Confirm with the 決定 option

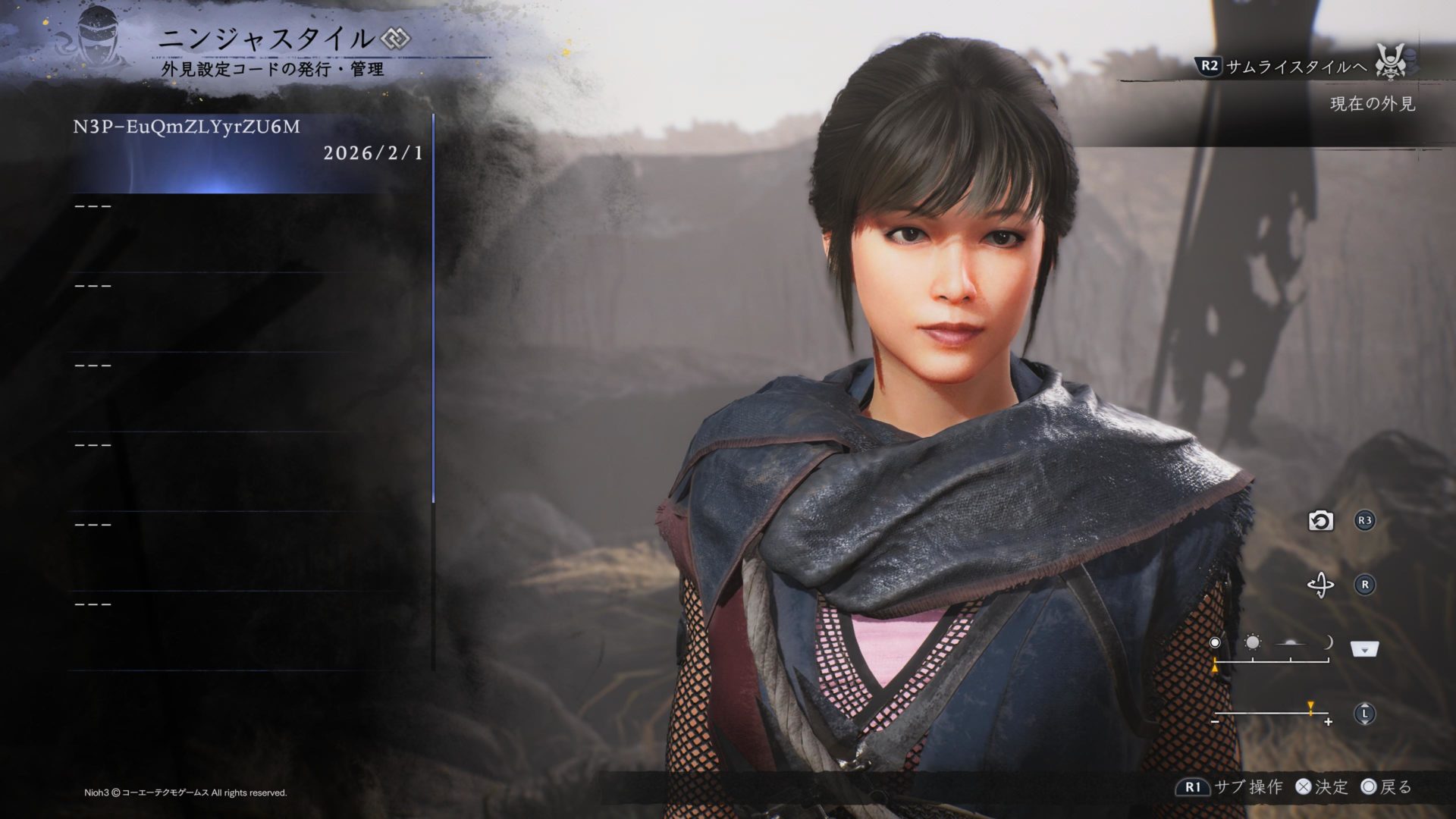coord(1322,787)
